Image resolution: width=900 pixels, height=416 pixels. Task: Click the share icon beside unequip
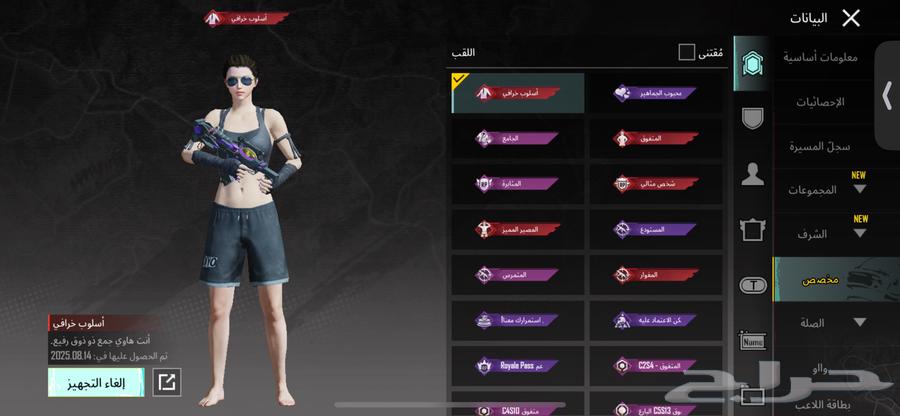coord(167,381)
